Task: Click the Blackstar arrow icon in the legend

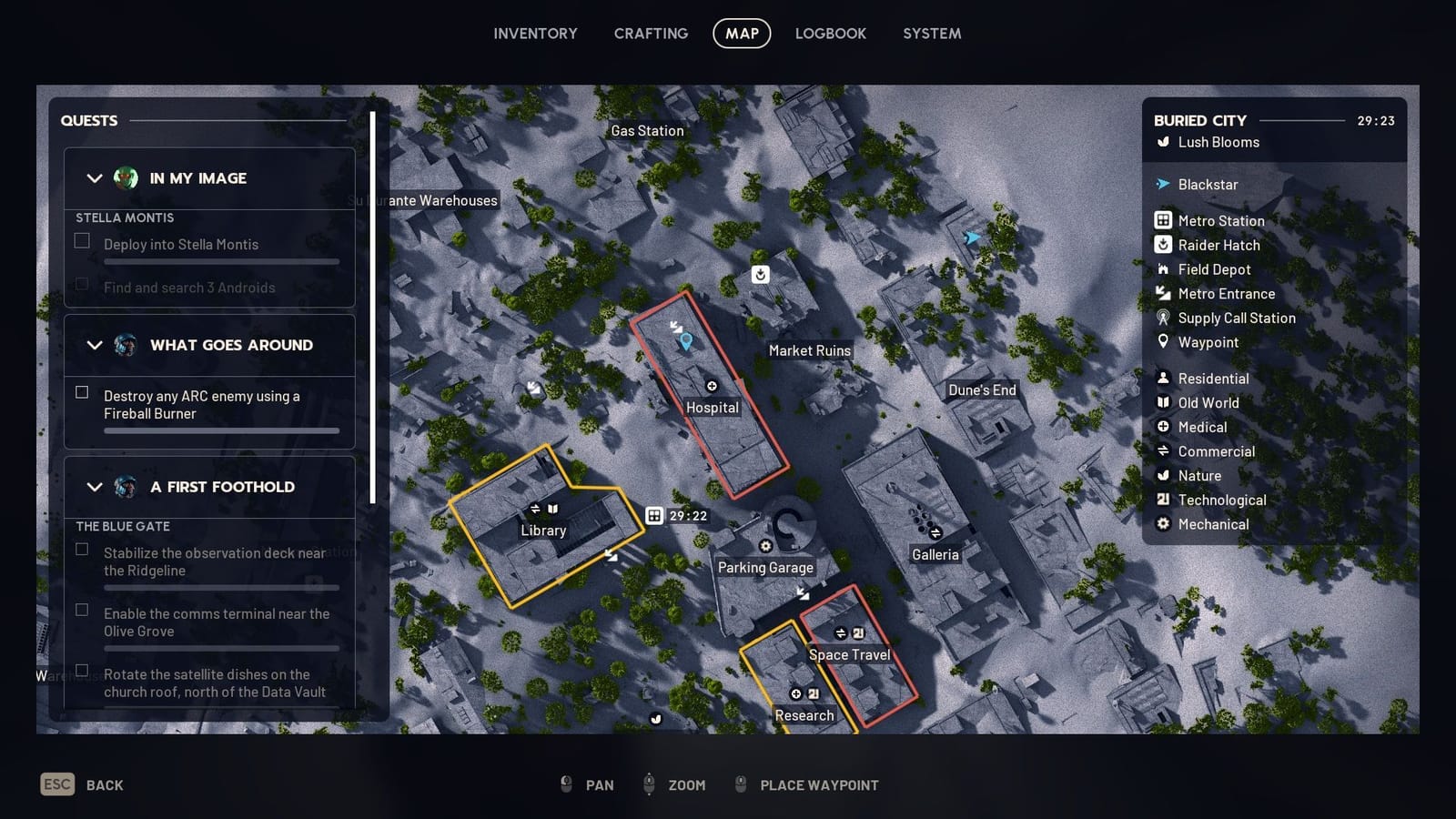Action: (x=1162, y=184)
